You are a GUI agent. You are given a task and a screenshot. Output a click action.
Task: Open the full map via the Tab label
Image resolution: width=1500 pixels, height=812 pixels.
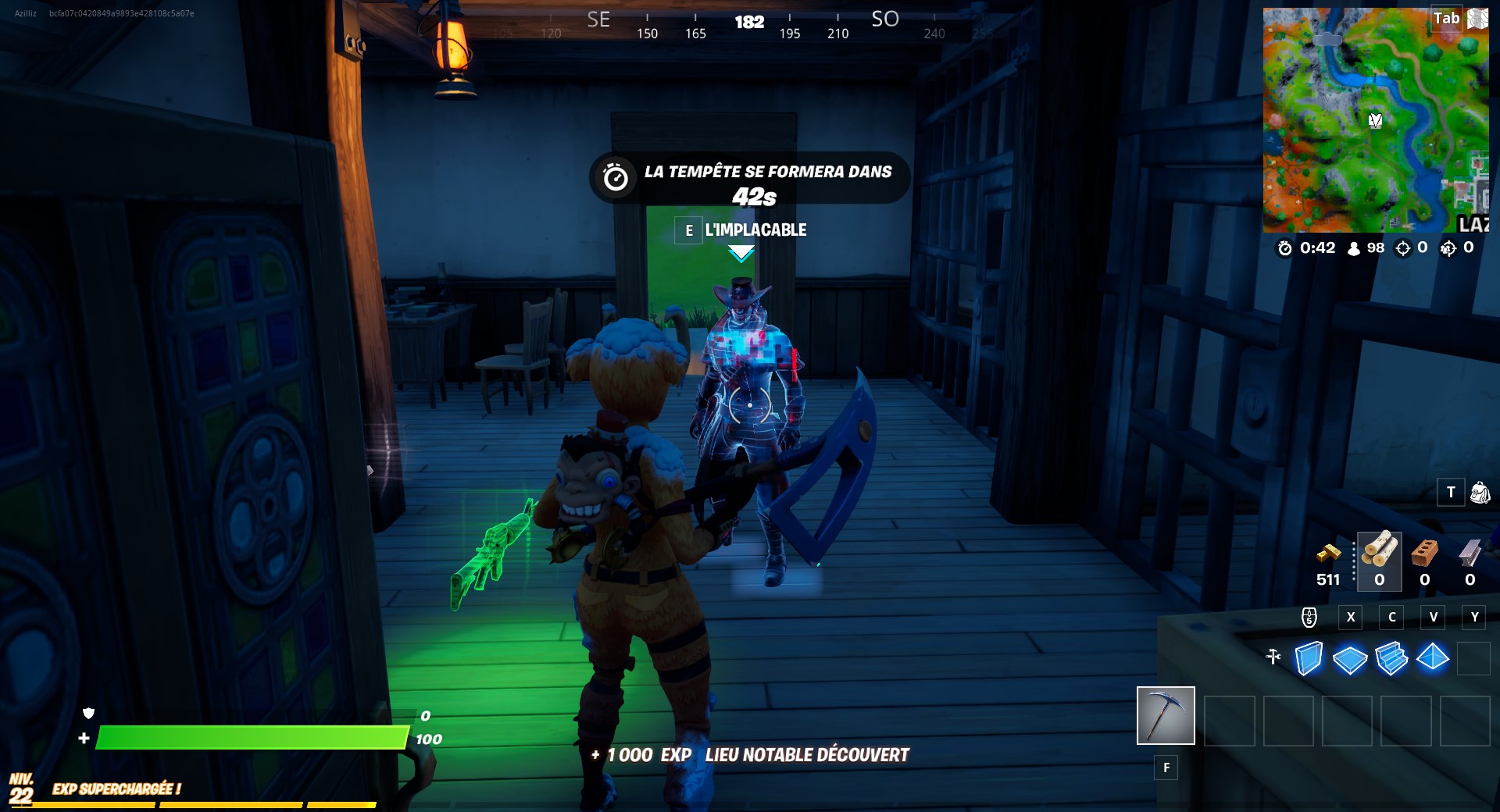(1447, 19)
